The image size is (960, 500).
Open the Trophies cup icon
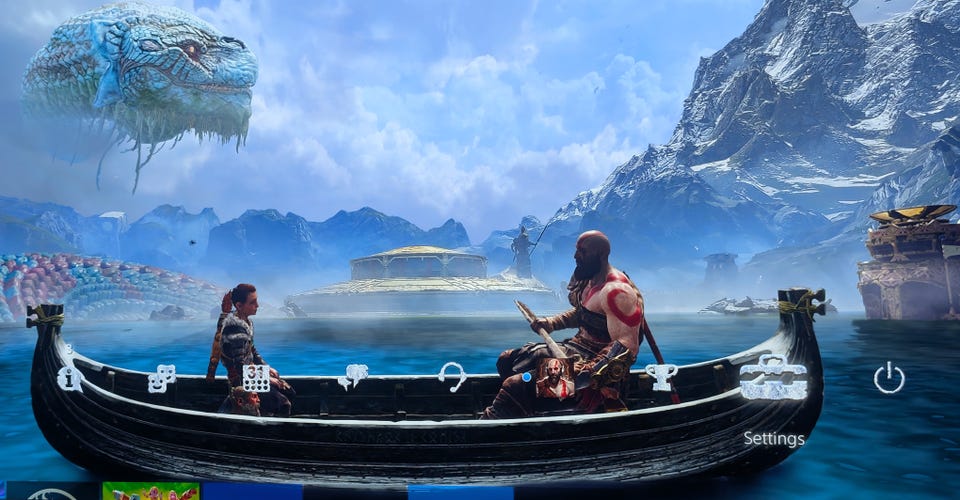(661, 376)
